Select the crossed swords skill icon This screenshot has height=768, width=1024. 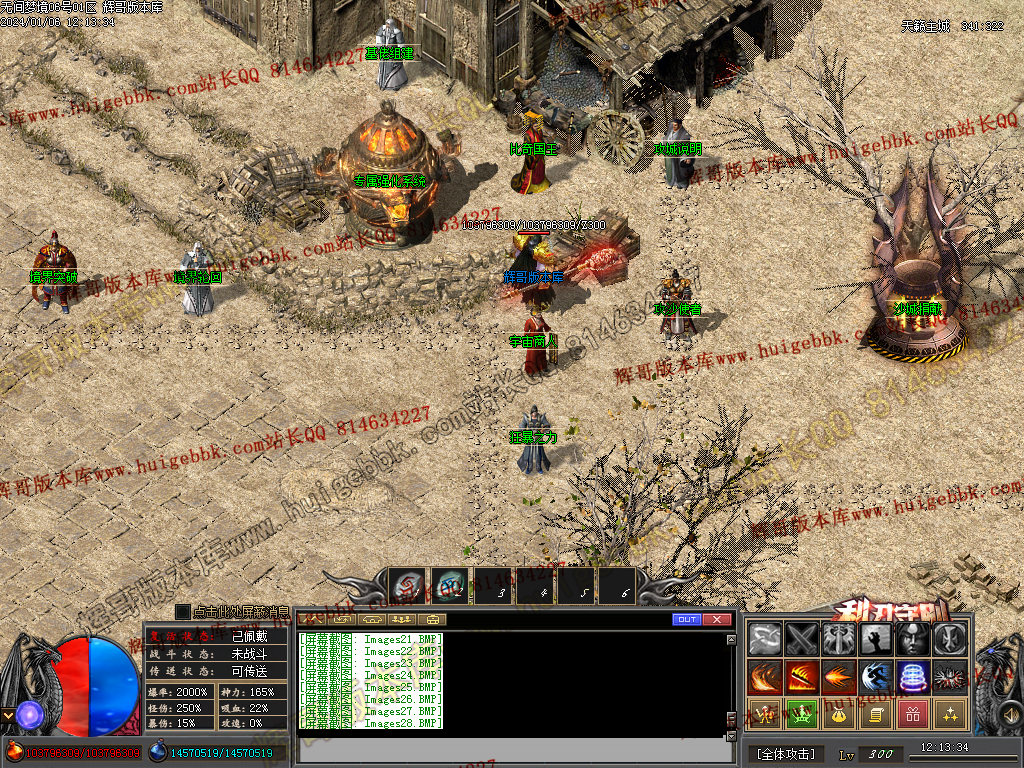click(x=801, y=639)
